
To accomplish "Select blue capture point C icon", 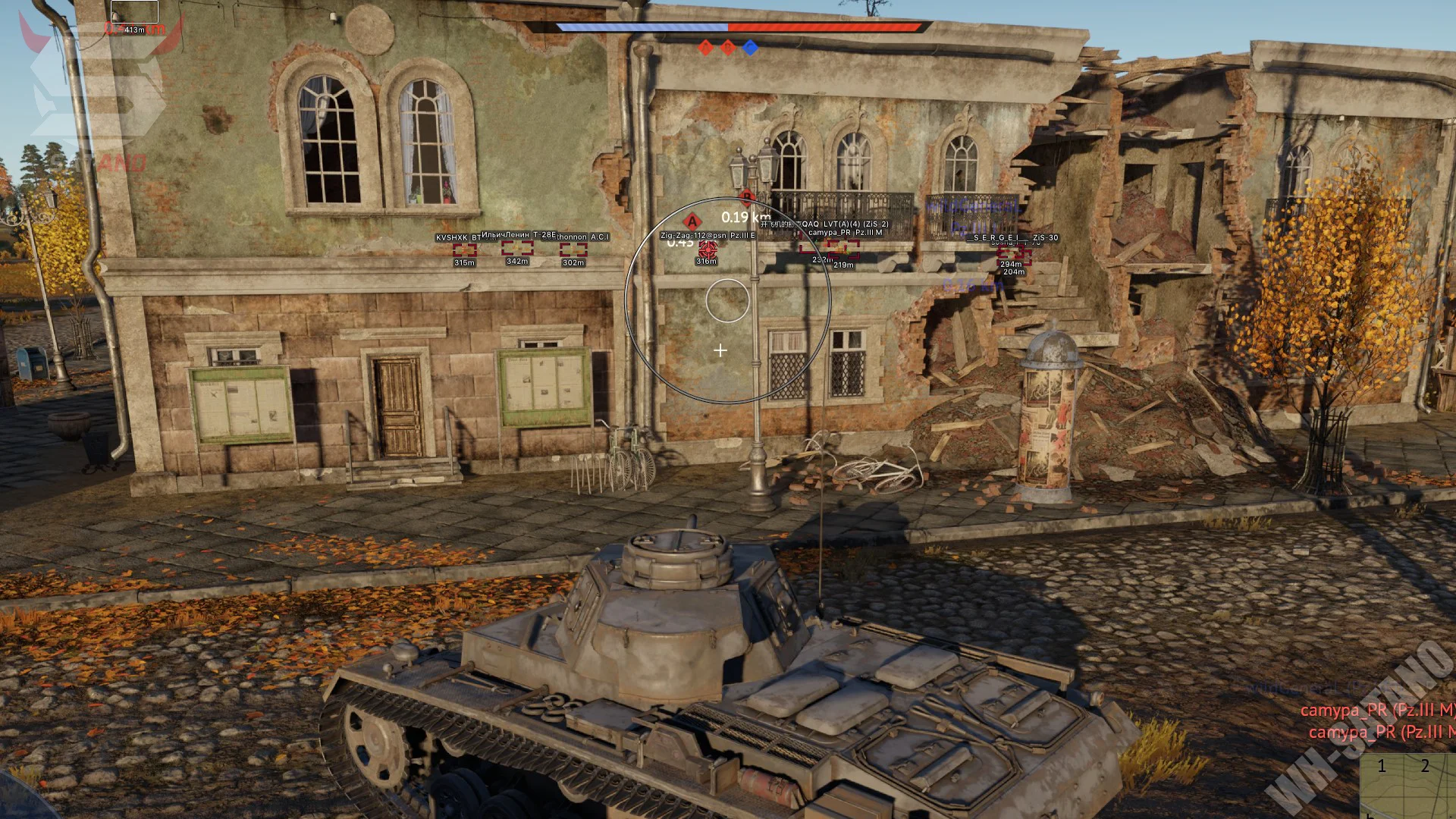I will click(750, 48).
